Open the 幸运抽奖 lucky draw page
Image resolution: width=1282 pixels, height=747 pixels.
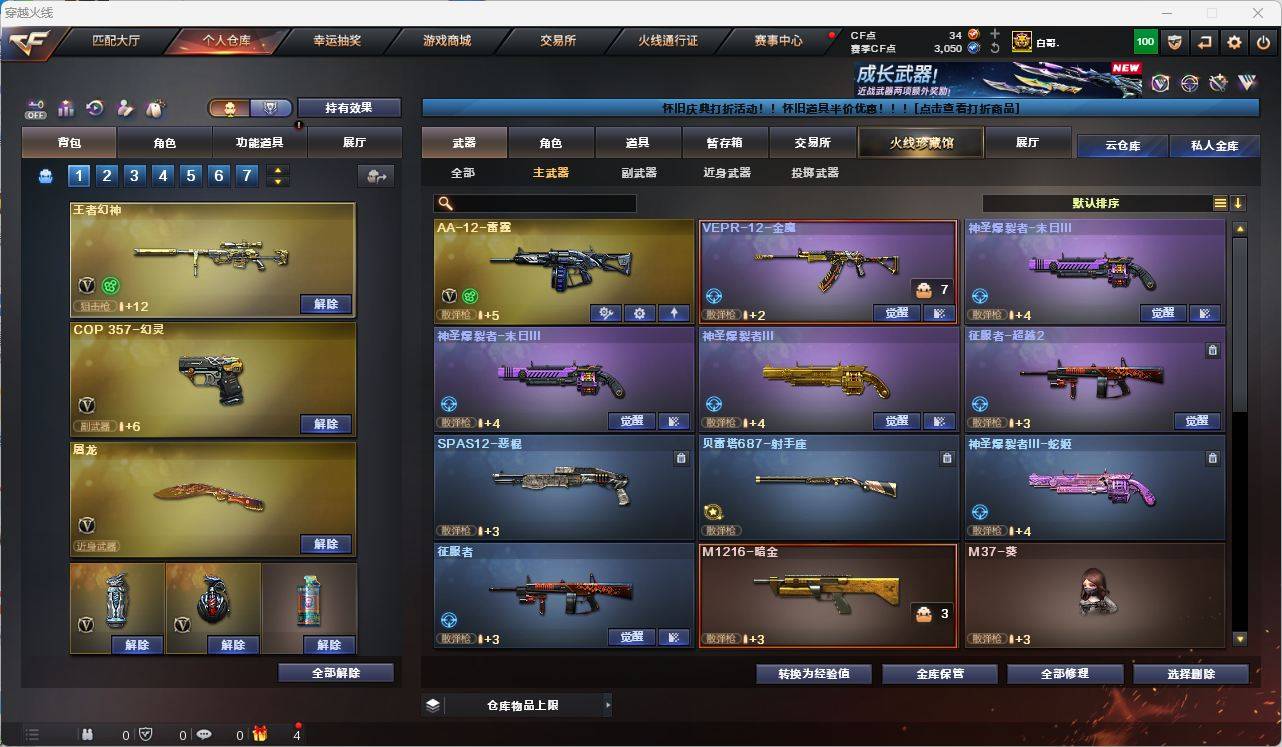[337, 41]
